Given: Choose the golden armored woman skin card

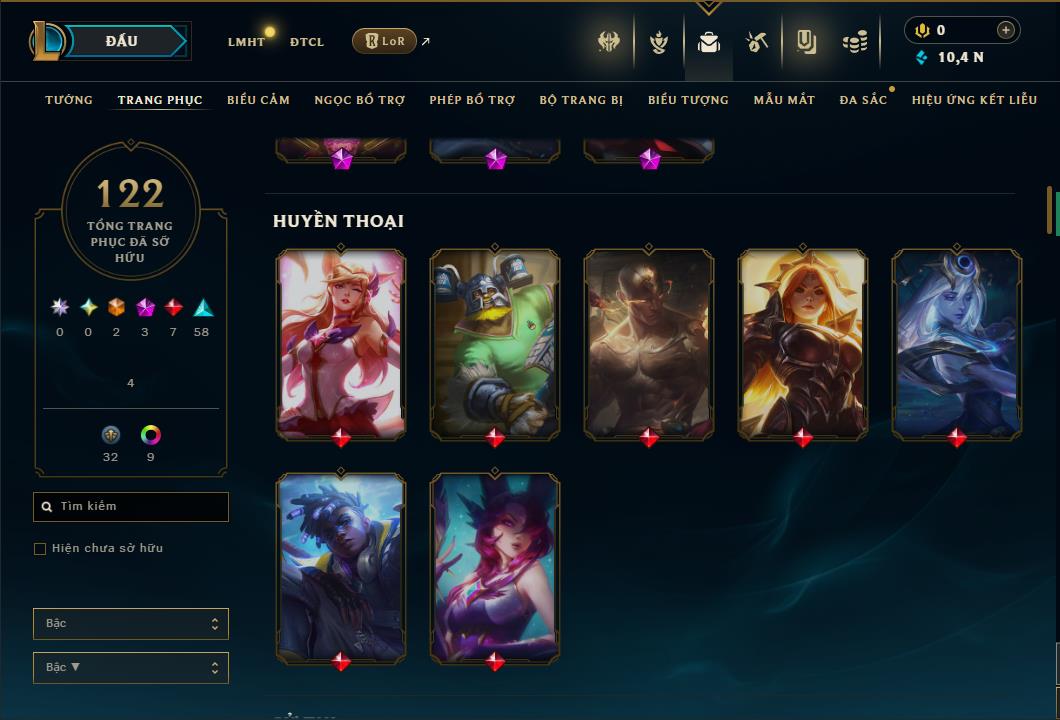Looking at the screenshot, I should (803, 343).
